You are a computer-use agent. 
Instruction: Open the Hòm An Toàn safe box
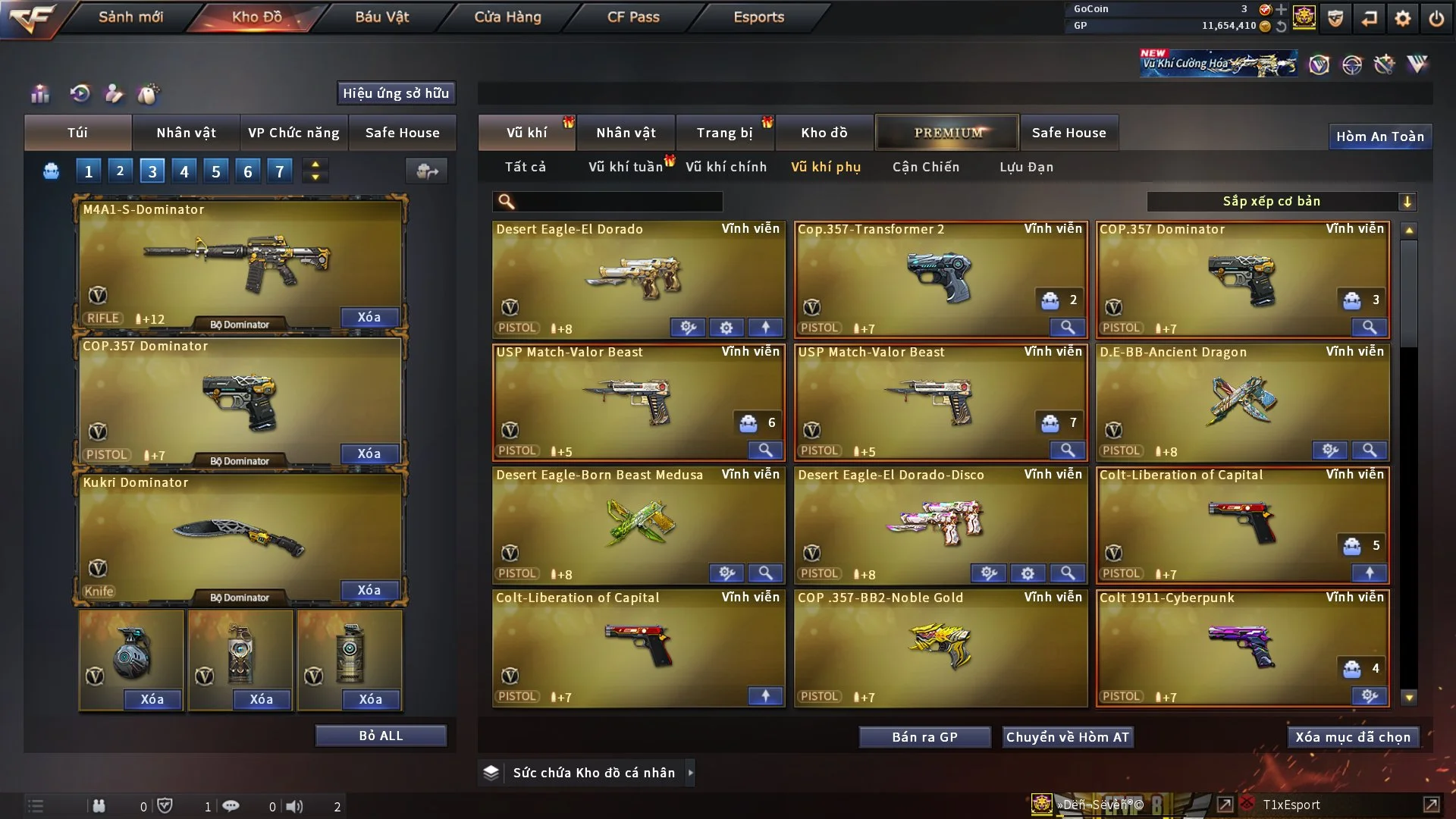pyautogui.click(x=1379, y=136)
